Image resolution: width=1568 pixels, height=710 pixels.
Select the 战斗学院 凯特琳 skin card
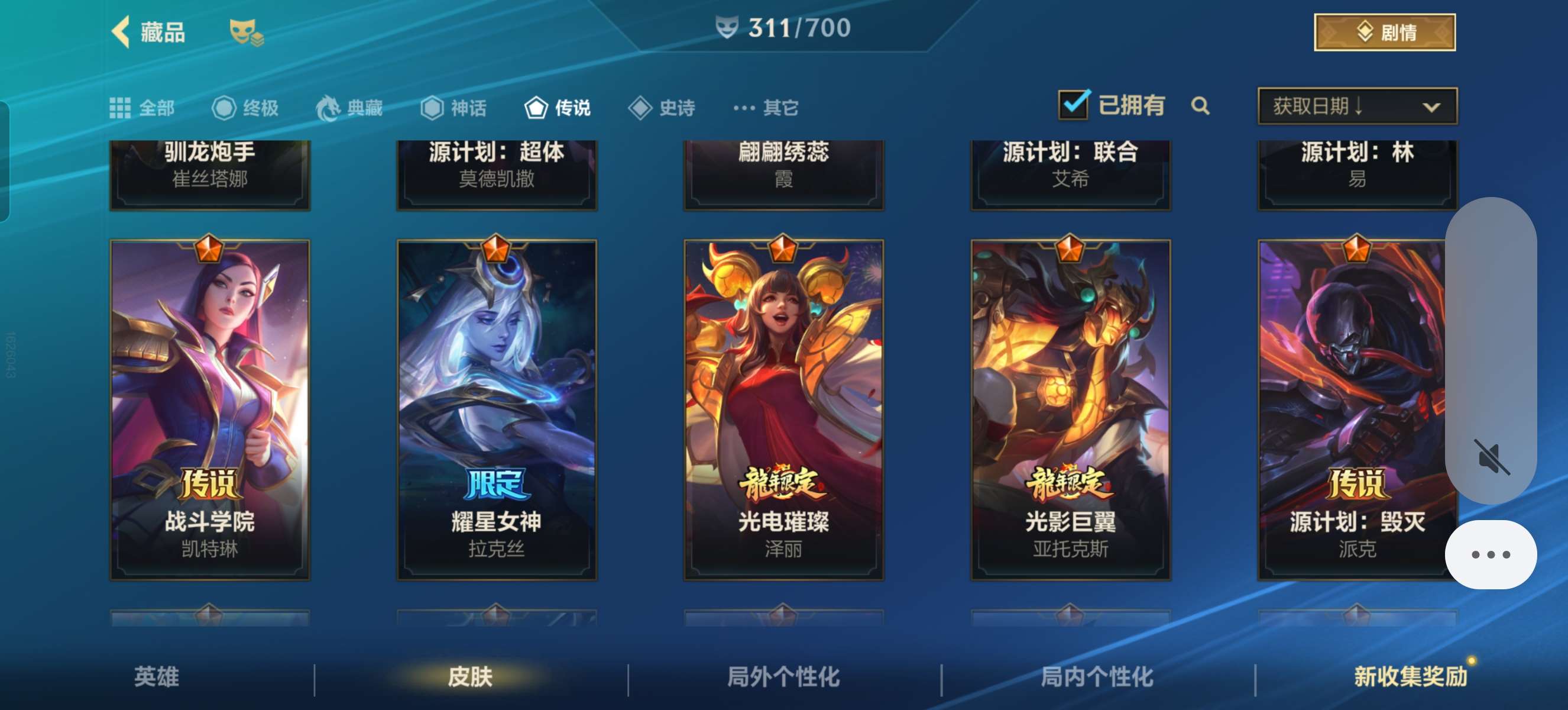coord(210,409)
